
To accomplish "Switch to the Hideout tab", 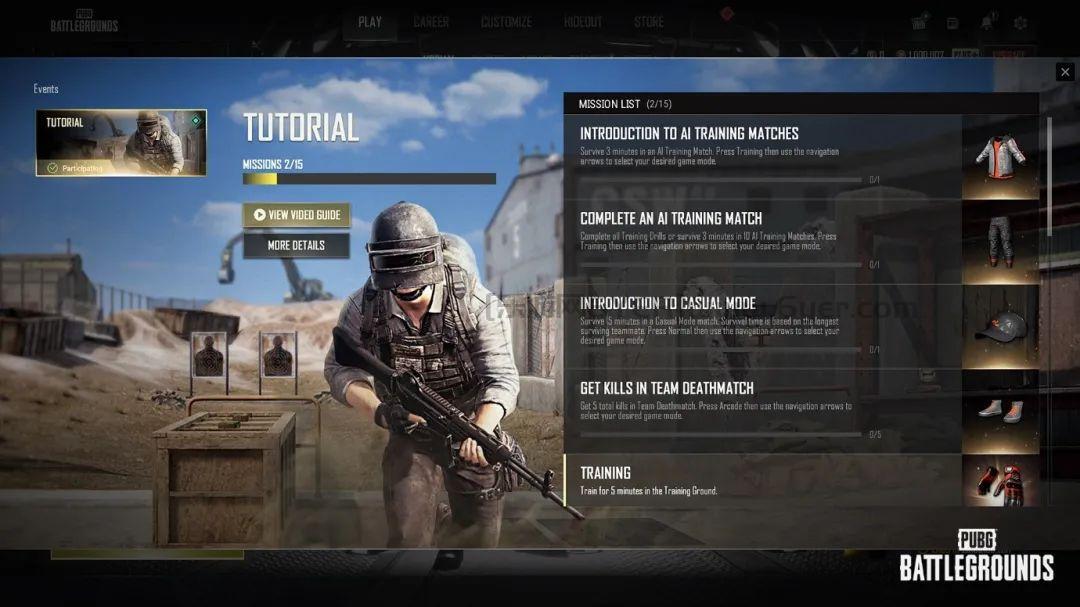I will pos(583,22).
